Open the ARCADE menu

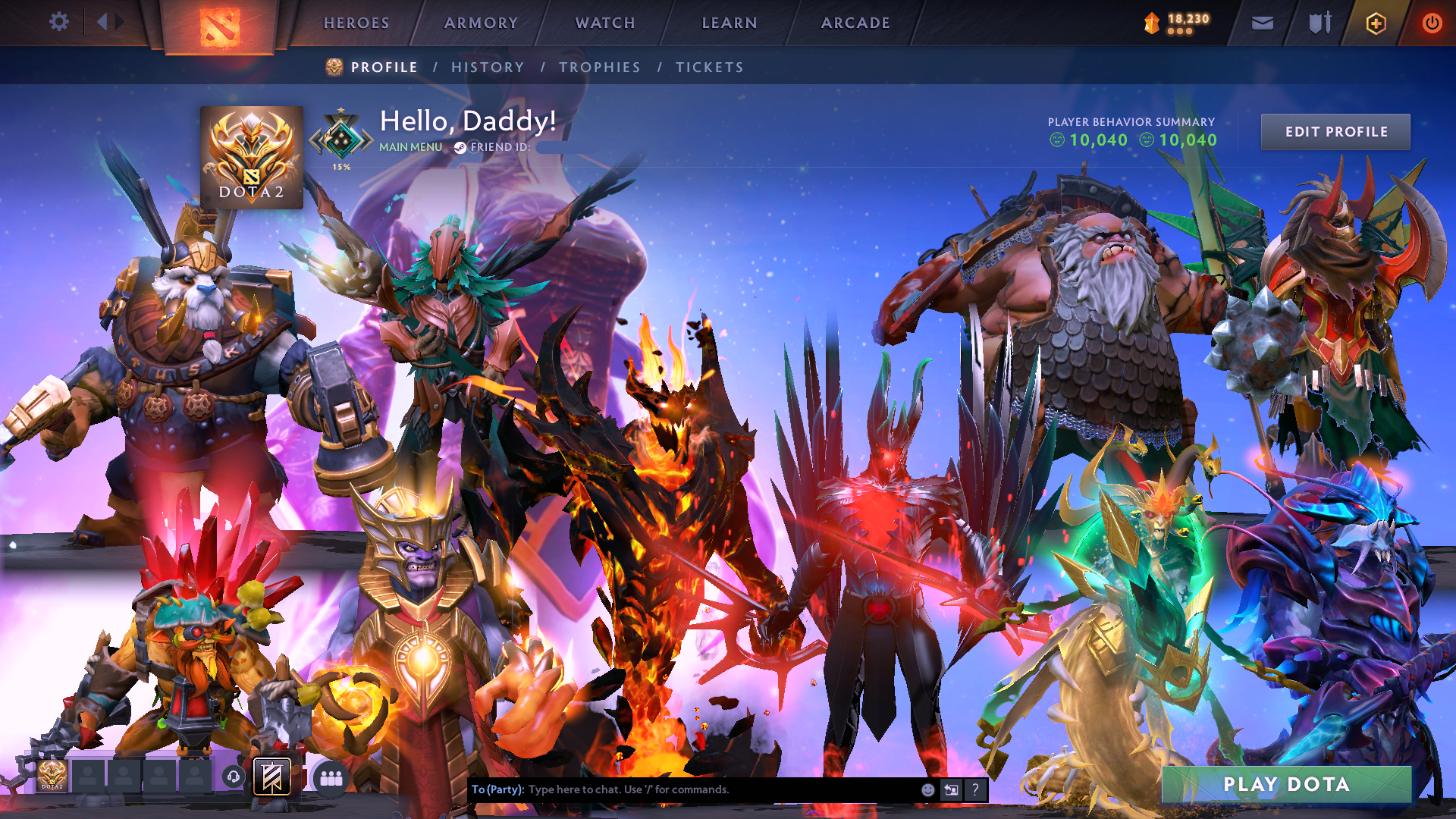pyautogui.click(x=855, y=23)
